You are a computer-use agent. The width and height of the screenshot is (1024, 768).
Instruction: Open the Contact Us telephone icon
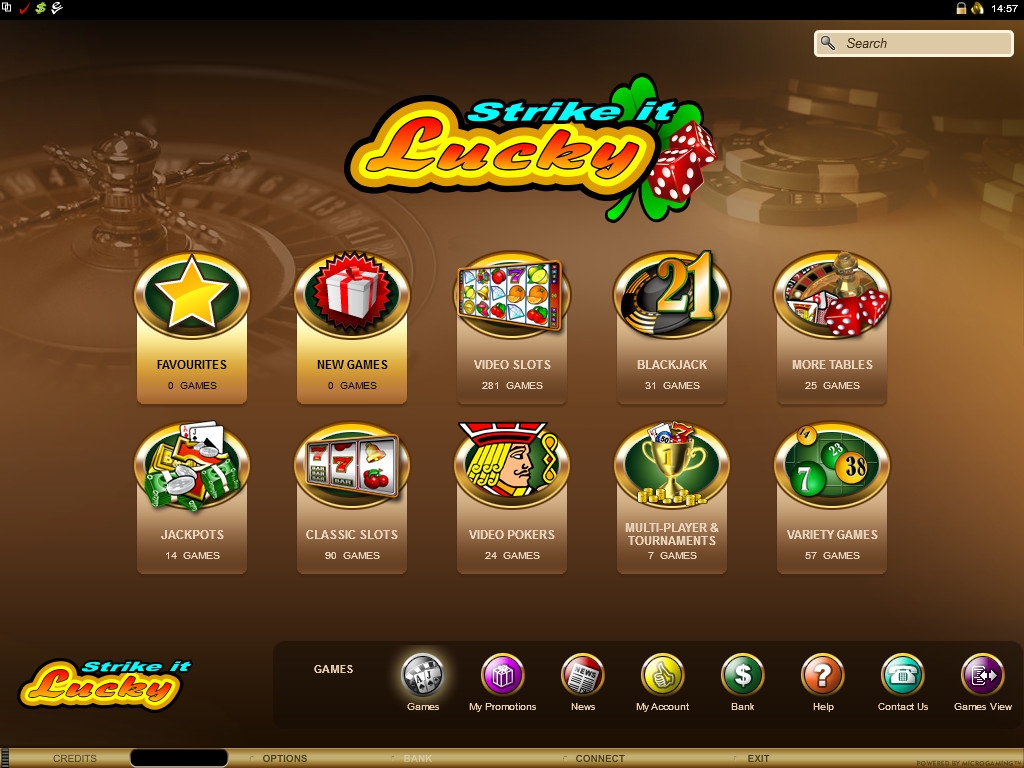pos(902,677)
